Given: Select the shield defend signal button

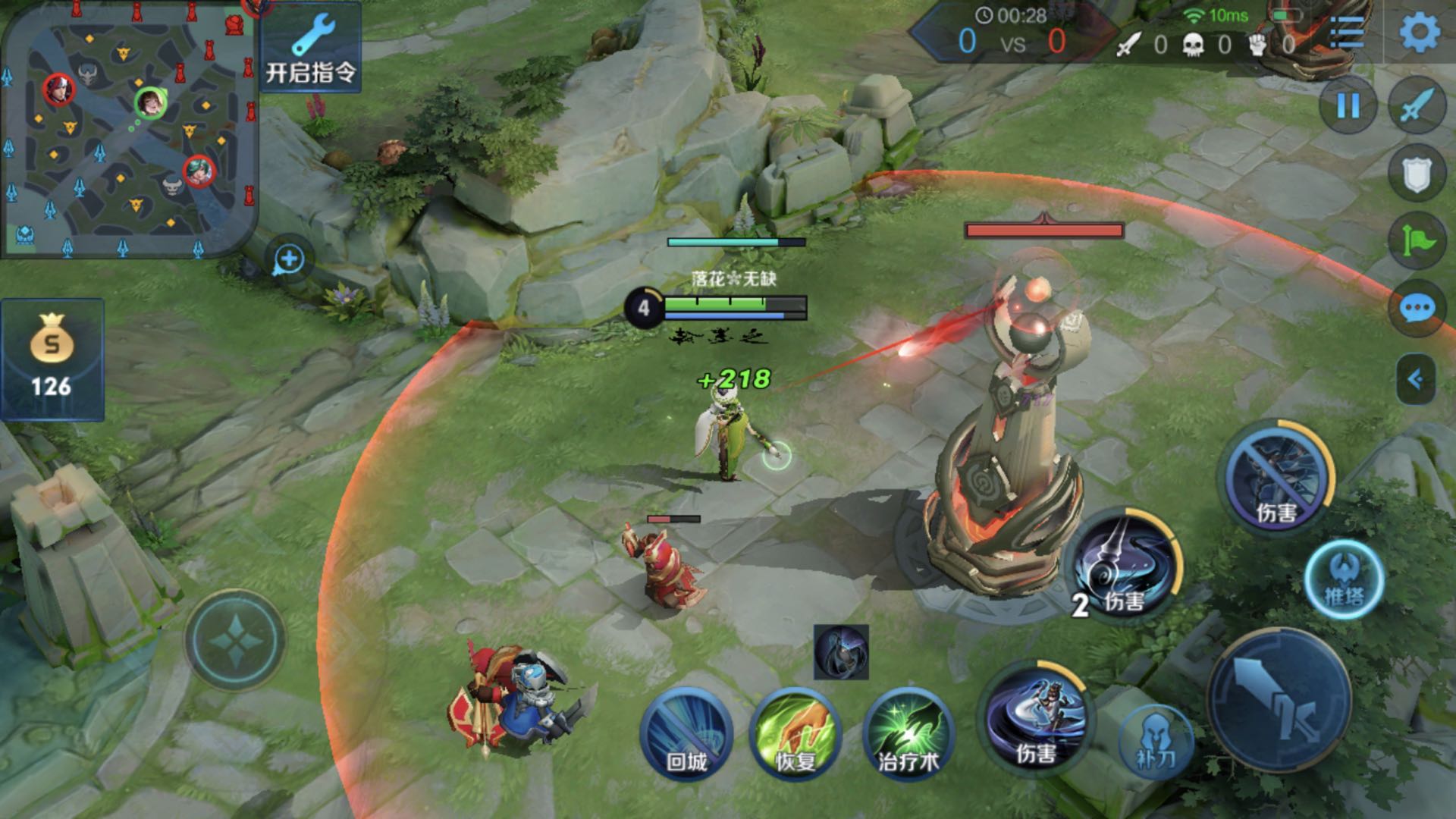Looking at the screenshot, I should coord(1417,174).
